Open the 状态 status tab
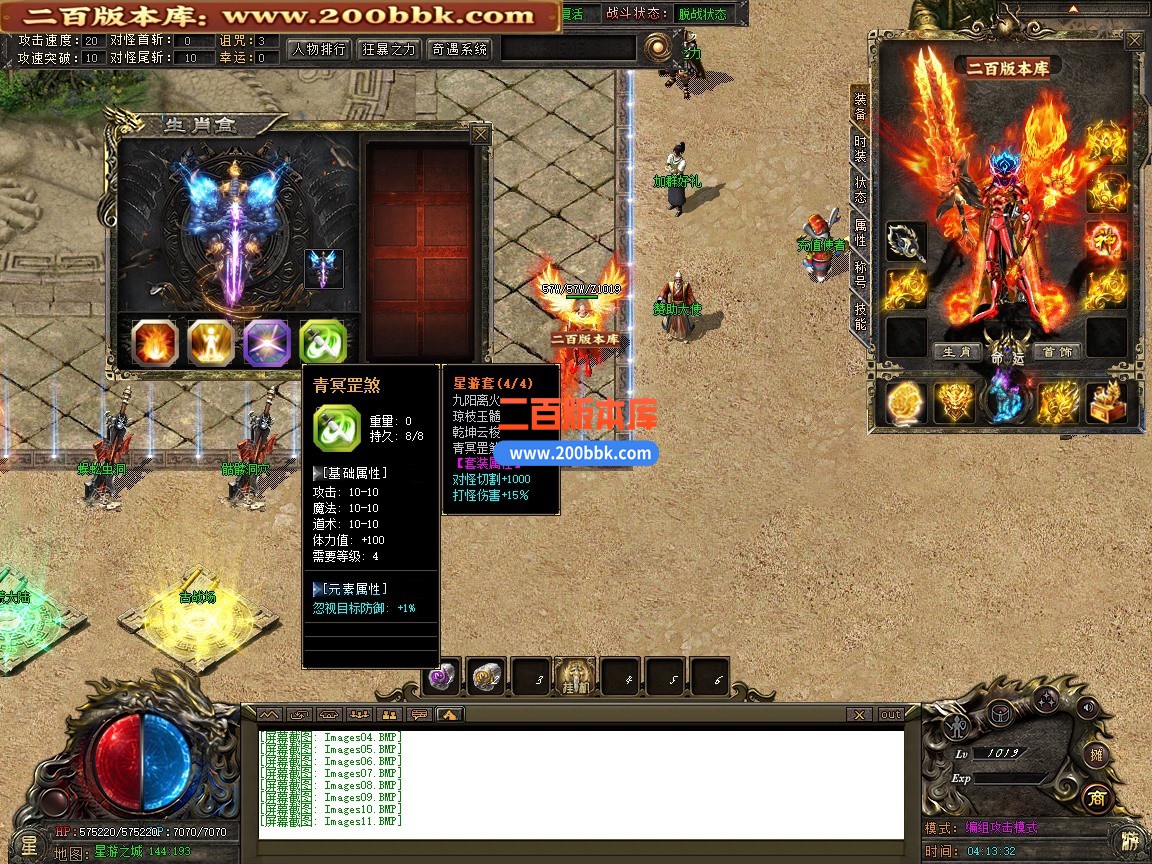 coord(860,189)
